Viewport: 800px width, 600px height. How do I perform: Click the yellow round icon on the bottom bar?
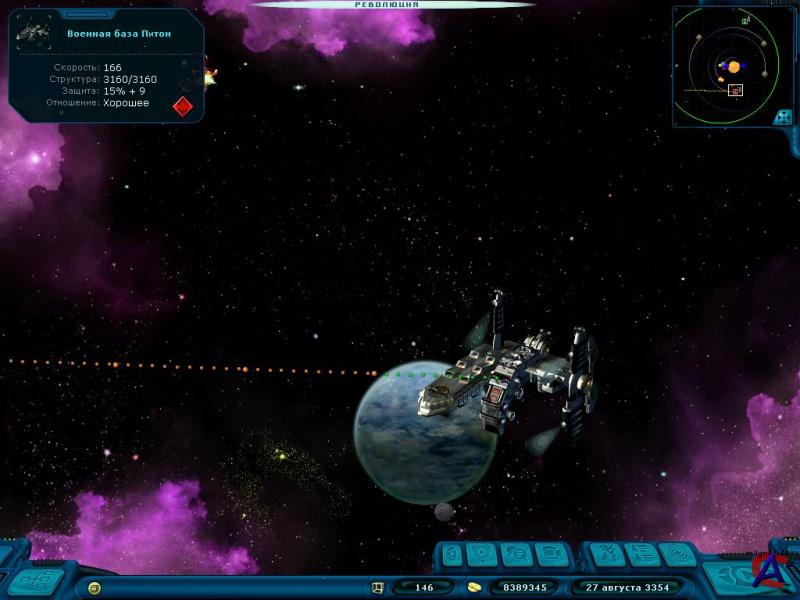(94, 588)
